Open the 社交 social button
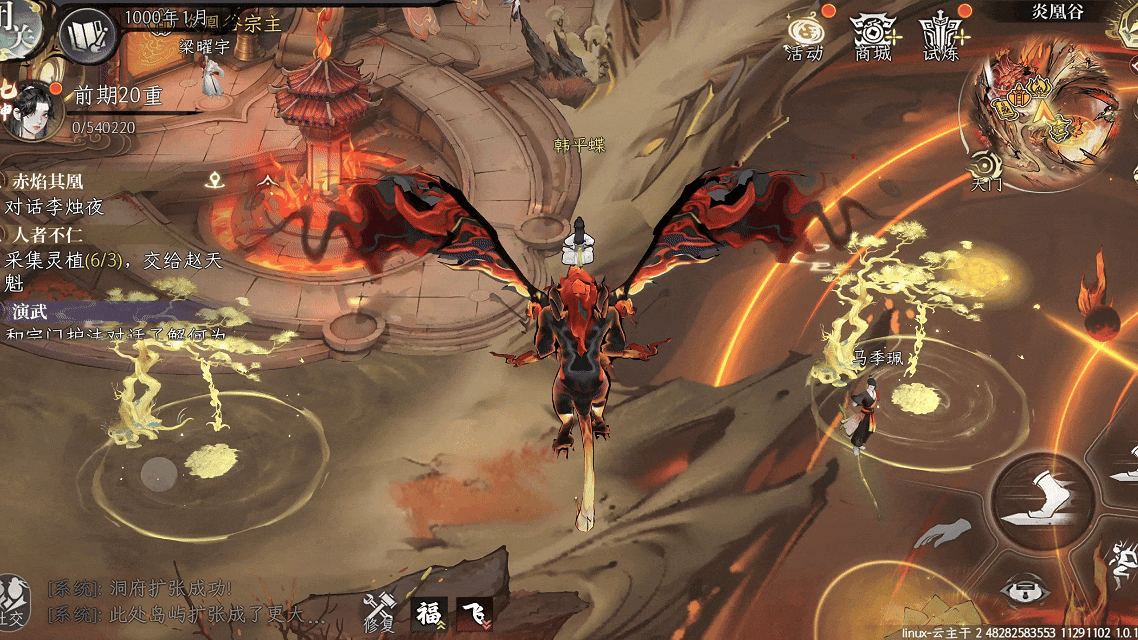This screenshot has width=1138, height=640. click(x=12, y=599)
